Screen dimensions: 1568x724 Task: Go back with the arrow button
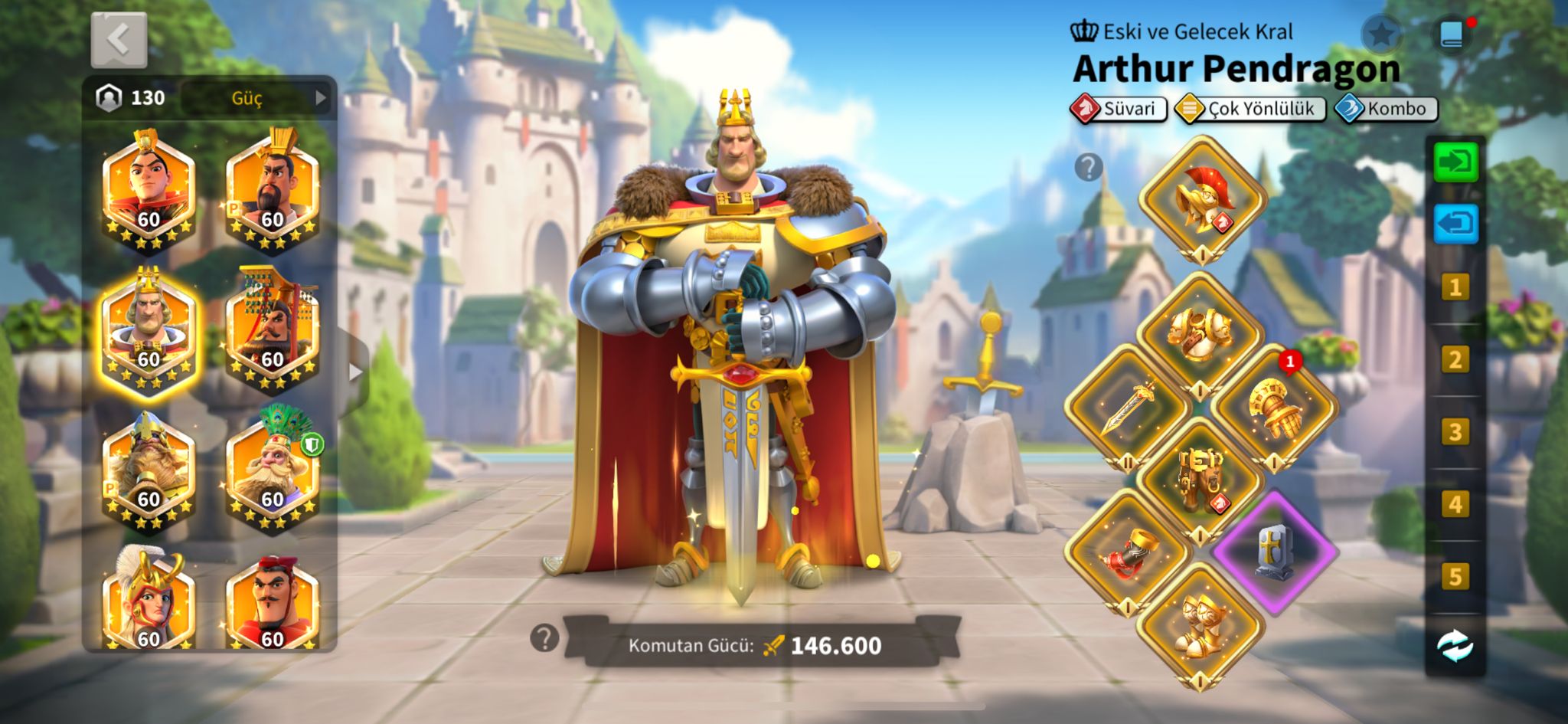tap(119, 40)
